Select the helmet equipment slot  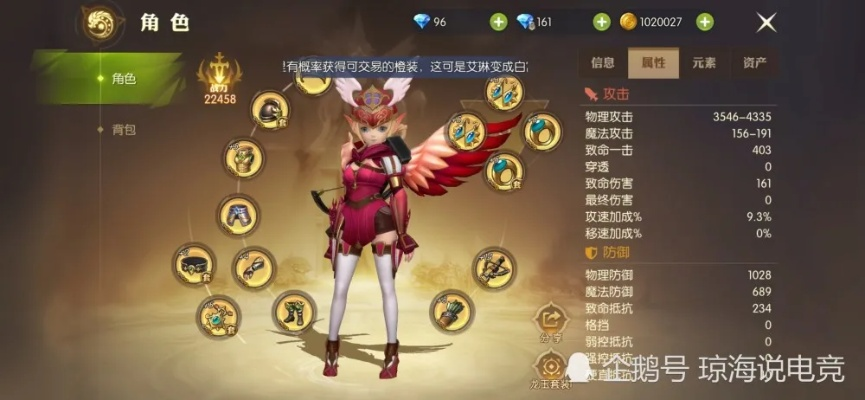coord(270,111)
